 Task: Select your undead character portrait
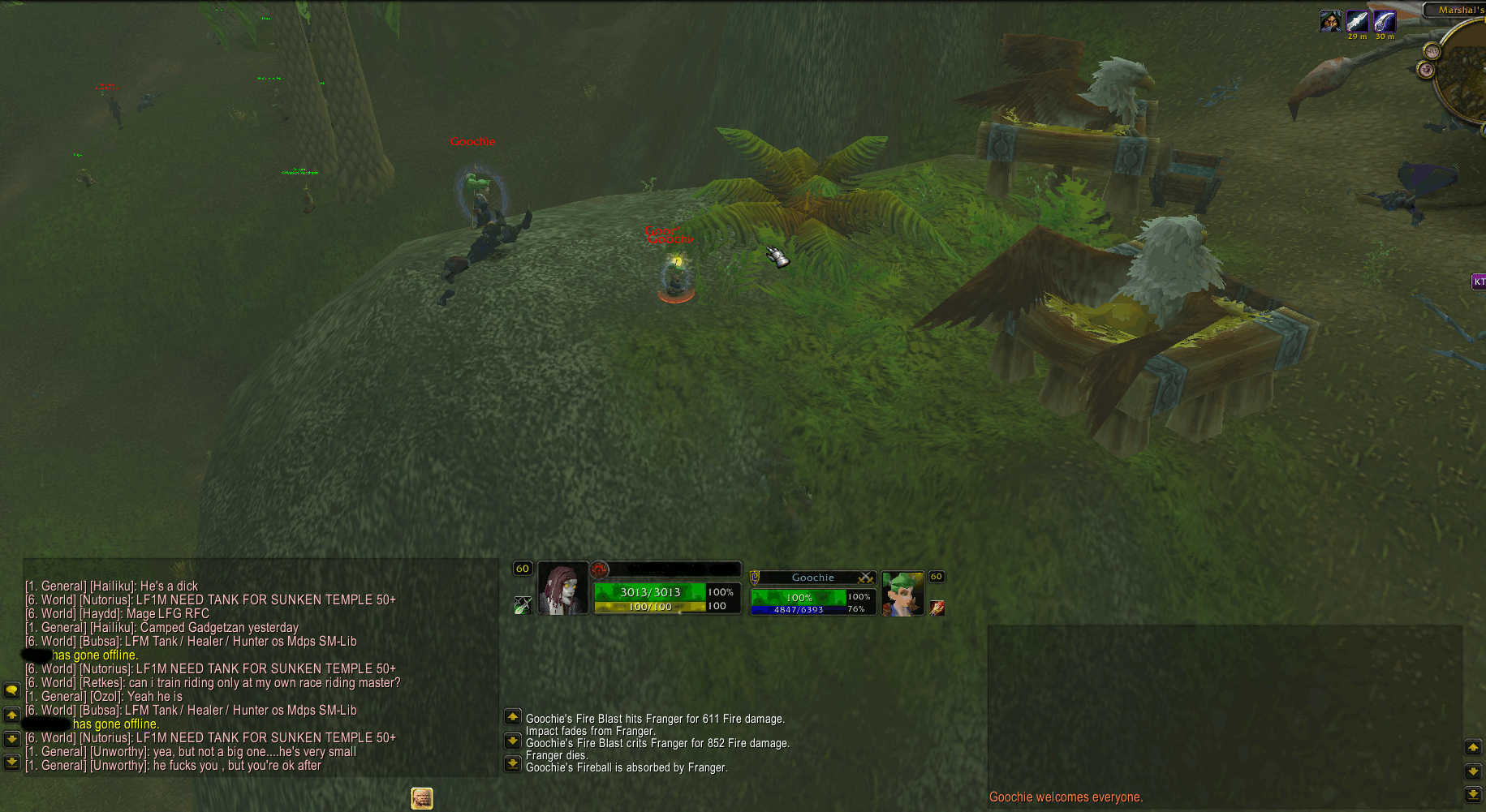(562, 589)
